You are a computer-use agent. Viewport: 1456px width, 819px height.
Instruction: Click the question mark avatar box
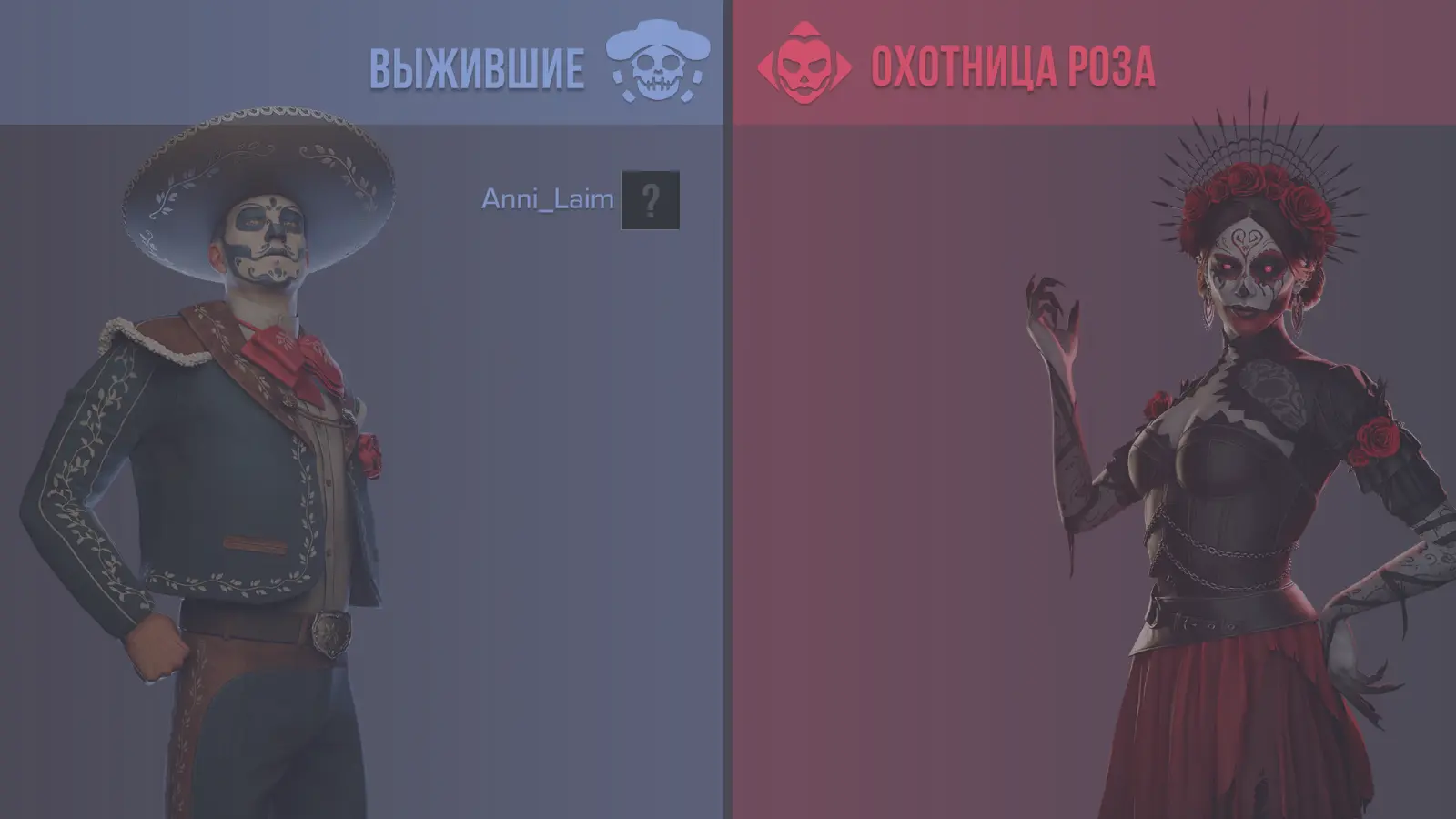(650, 200)
